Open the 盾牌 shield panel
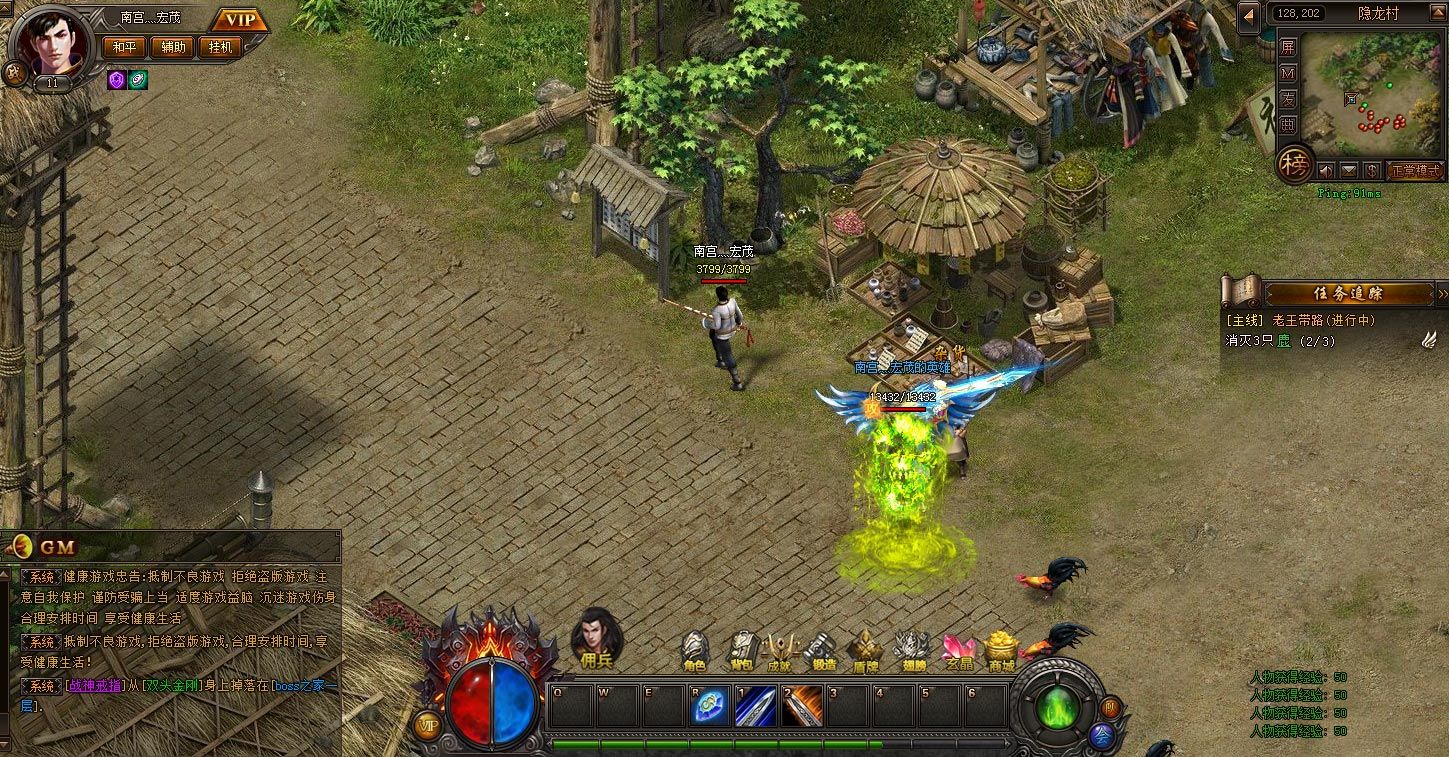 click(x=865, y=651)
